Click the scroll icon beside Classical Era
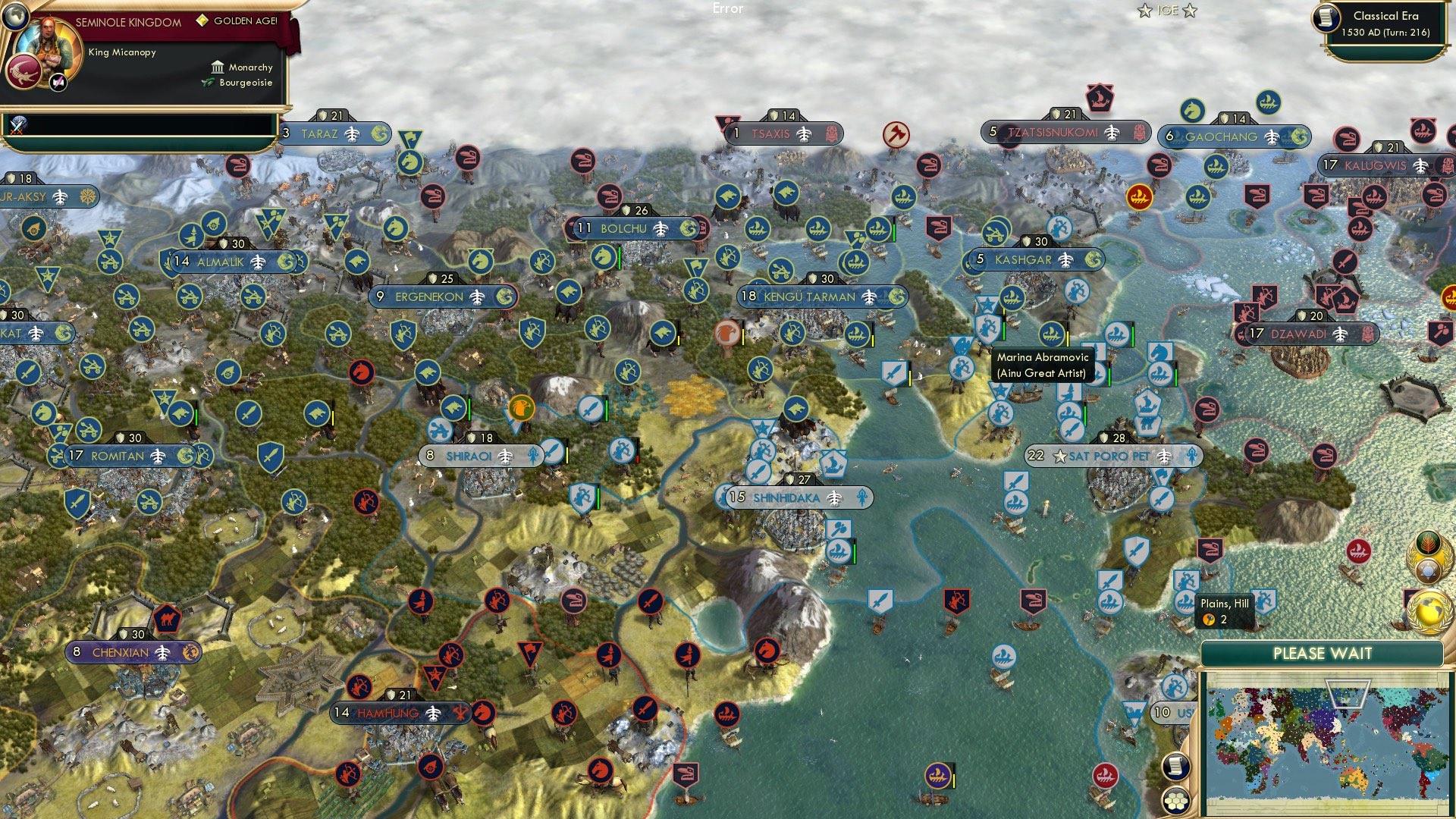Viewport: 1456px width, 819px height. 1327,17
